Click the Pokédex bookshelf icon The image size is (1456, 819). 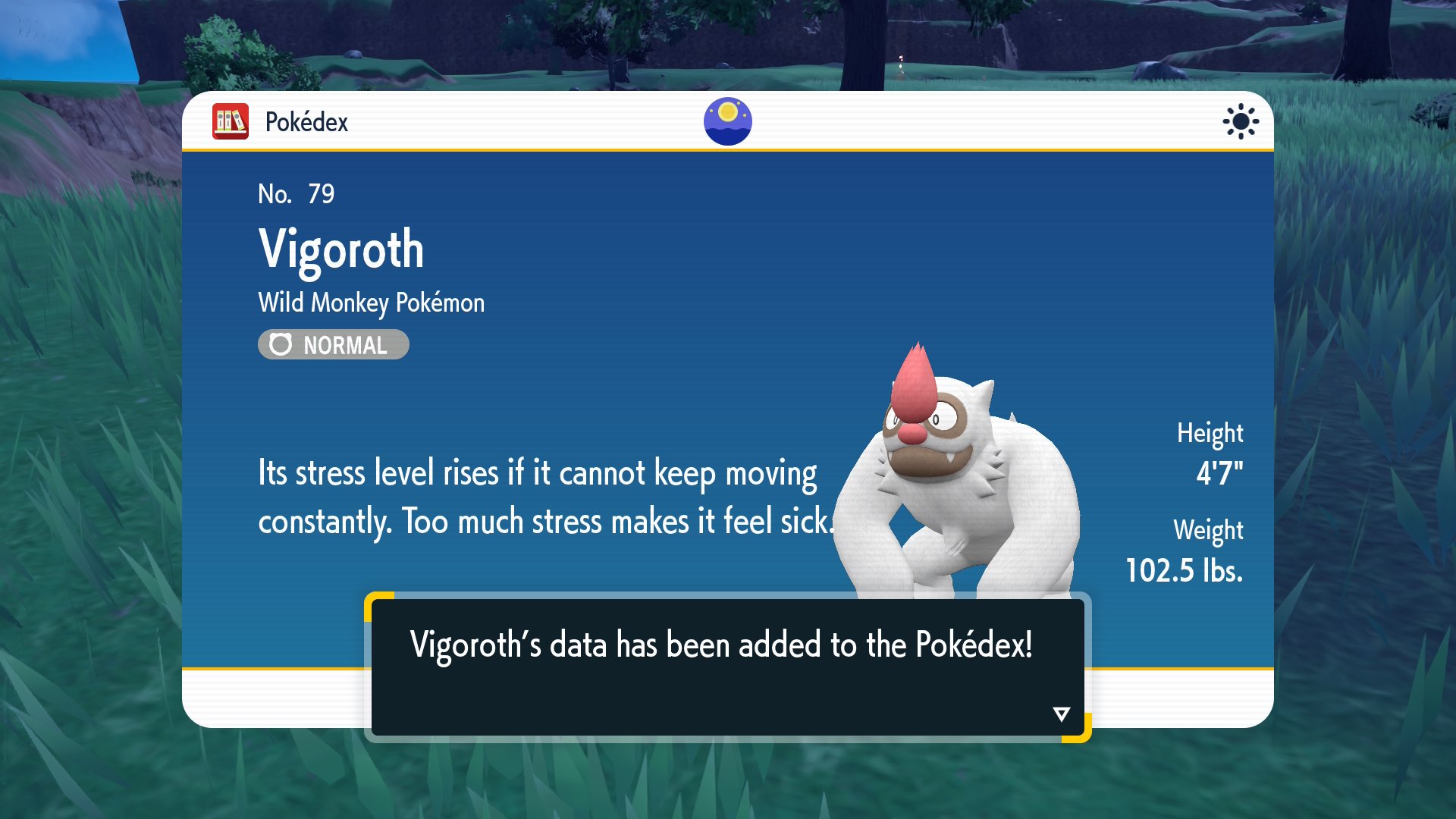click(x=231, y=121)
